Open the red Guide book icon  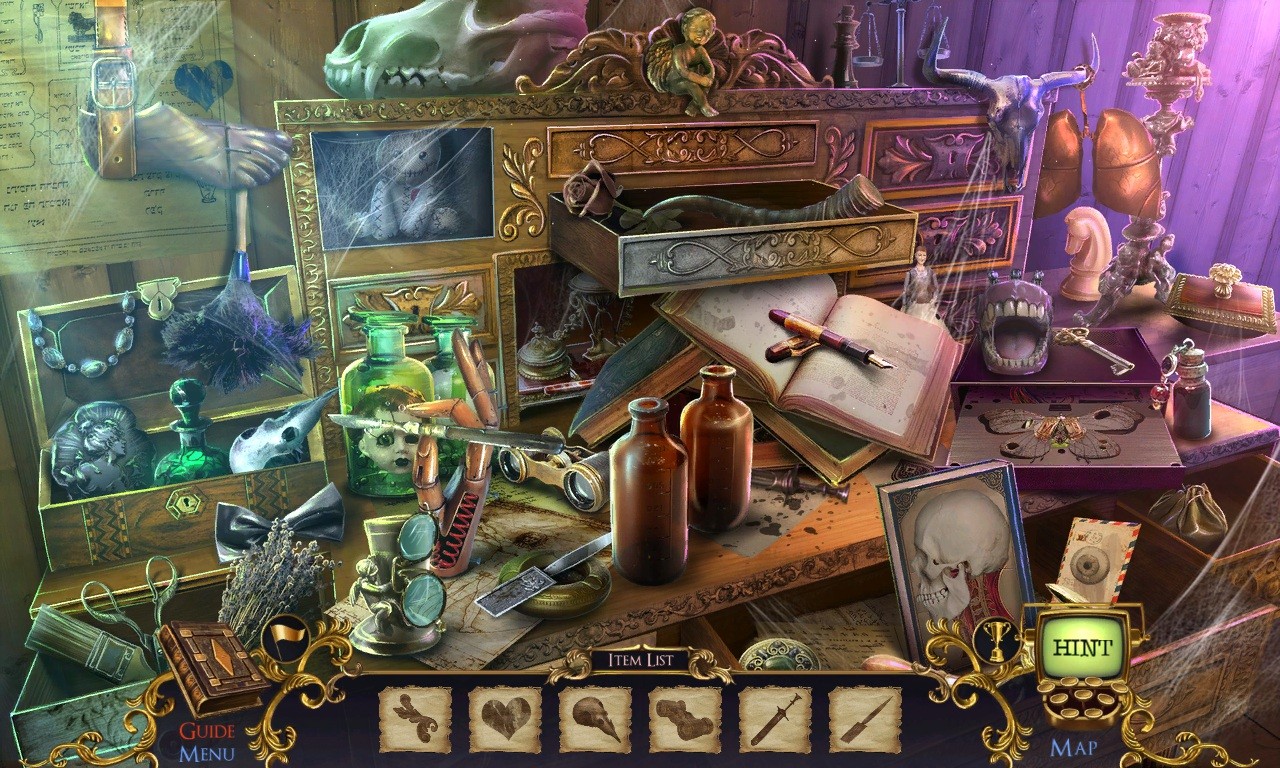[x=210, y=660]
